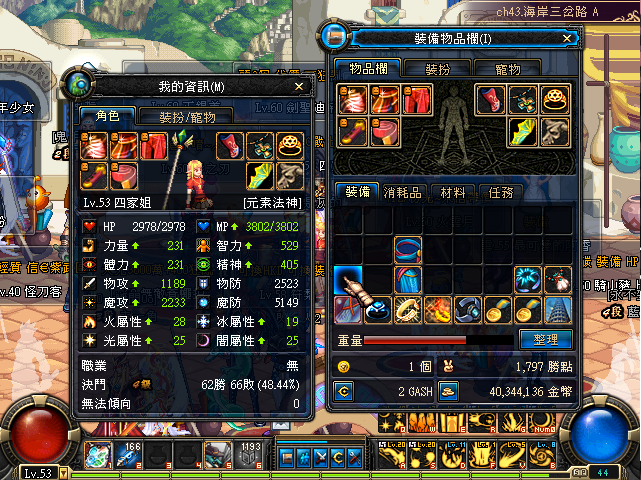
Task: Open the 任務 quest items category
Action: [501, 192]
